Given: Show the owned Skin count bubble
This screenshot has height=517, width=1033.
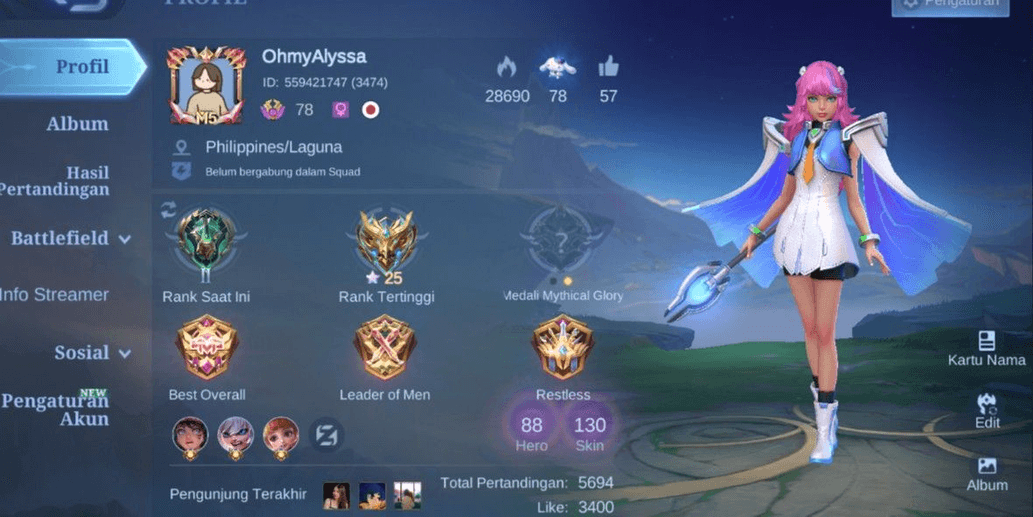Looking at the screenshot, I should tap(590, 431).
